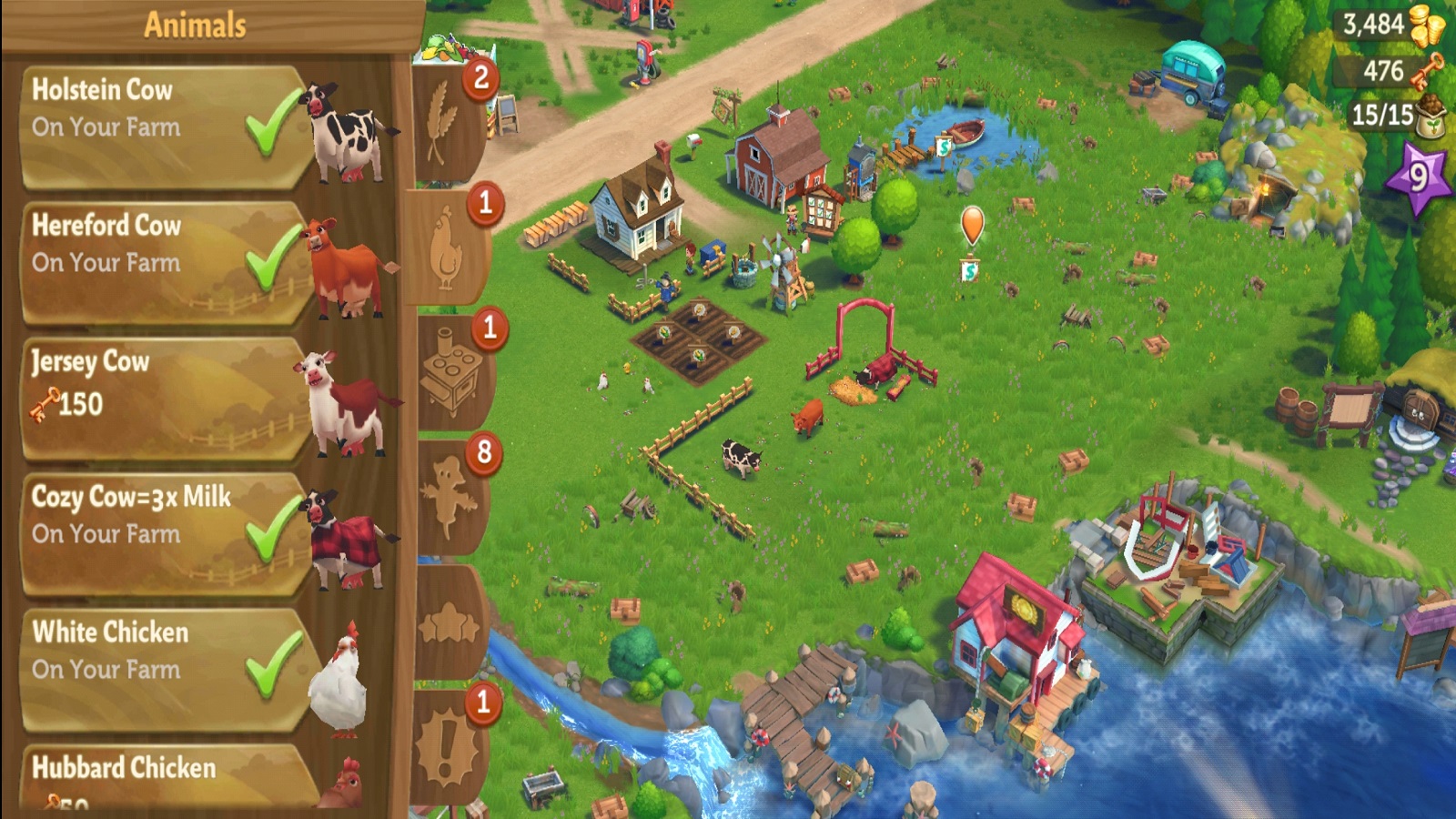Open the gold coins balance
This screenshot has height=819, width=1456.
[x=1390, y=25]
